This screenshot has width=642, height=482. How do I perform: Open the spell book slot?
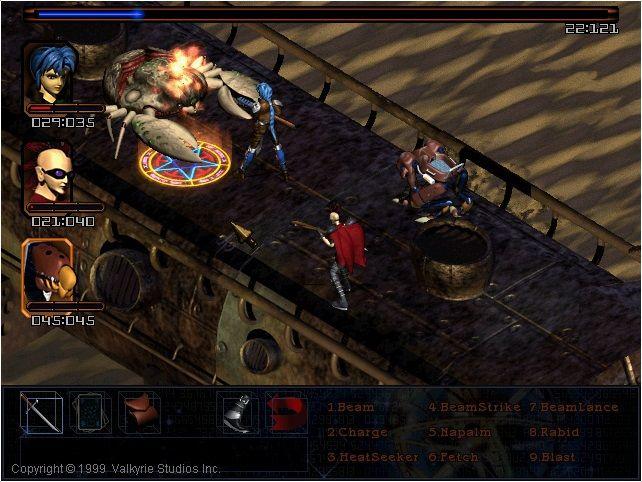tap(91, 412)
